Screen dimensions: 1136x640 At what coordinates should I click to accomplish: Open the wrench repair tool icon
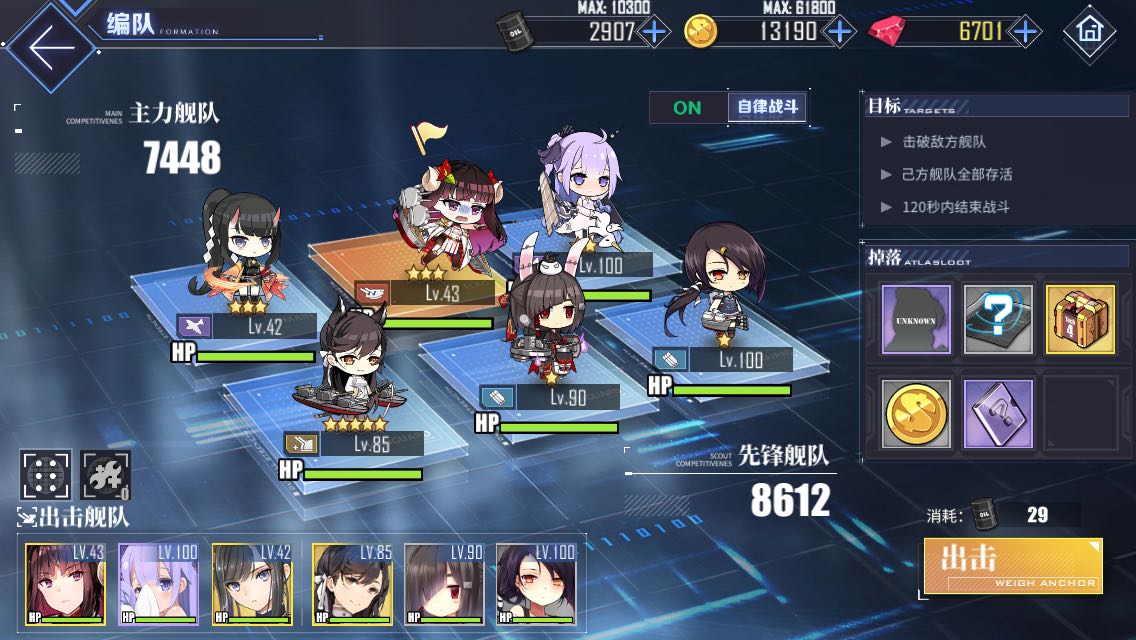click(x=105, y=475)
